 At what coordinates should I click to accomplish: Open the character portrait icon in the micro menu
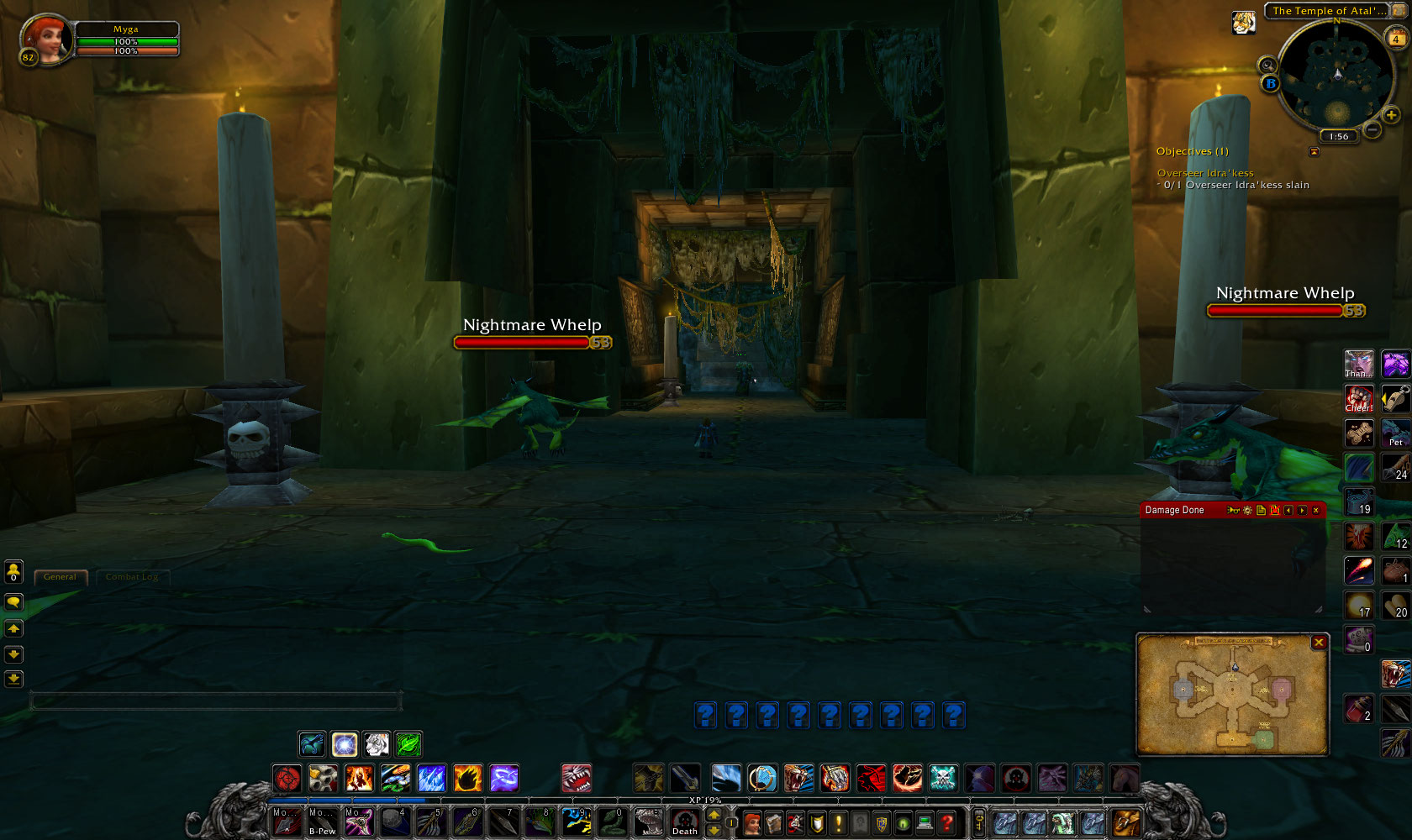[752, 824]
